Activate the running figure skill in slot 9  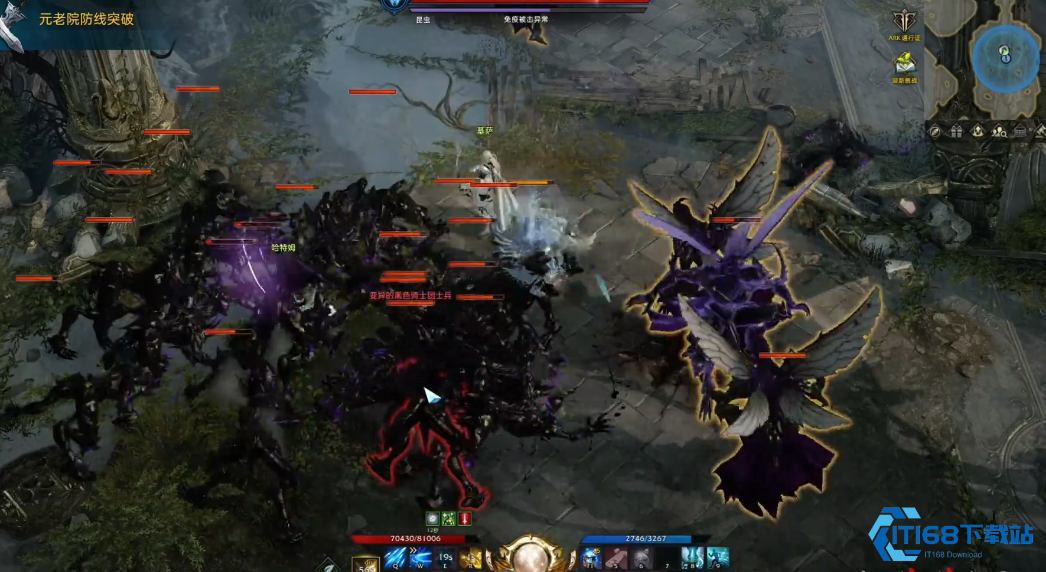(x=717, y=557)
